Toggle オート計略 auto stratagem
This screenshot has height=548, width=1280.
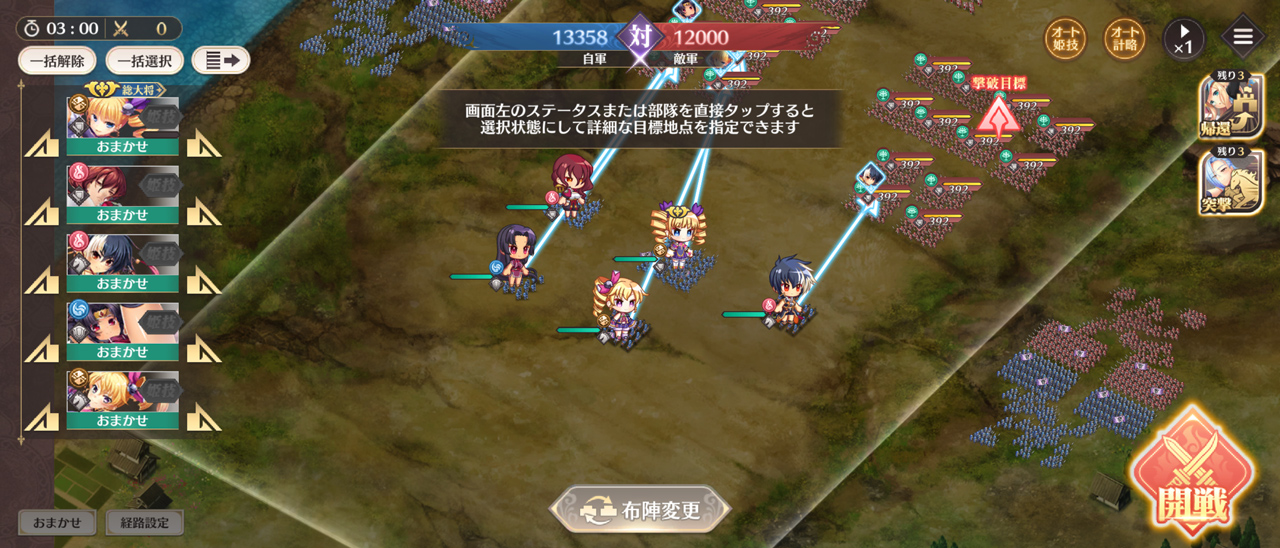coord(1124,39)
